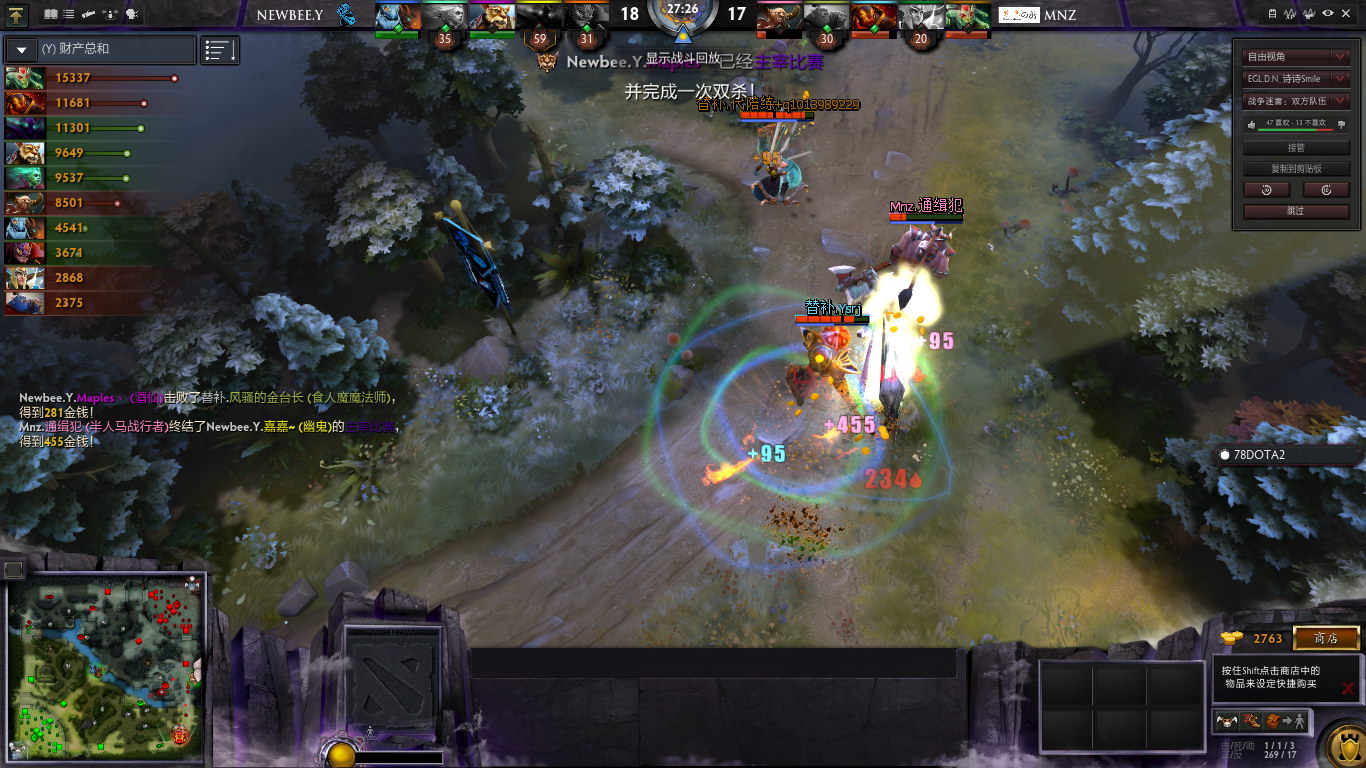
Task: Open the 财产总和 net worth stat dropdown
Action: [x=22, y=49]
